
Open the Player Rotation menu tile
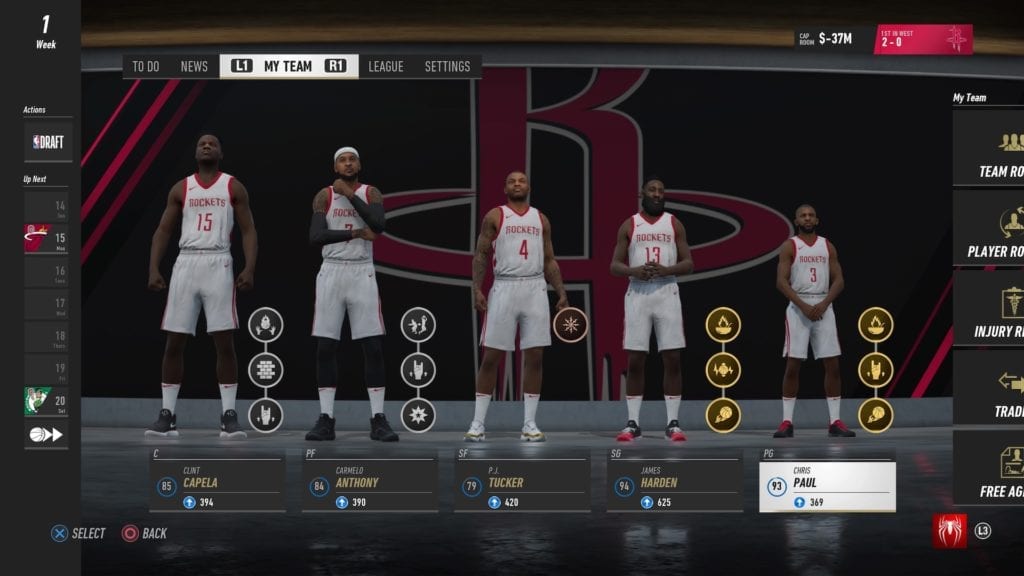point(990,230)
